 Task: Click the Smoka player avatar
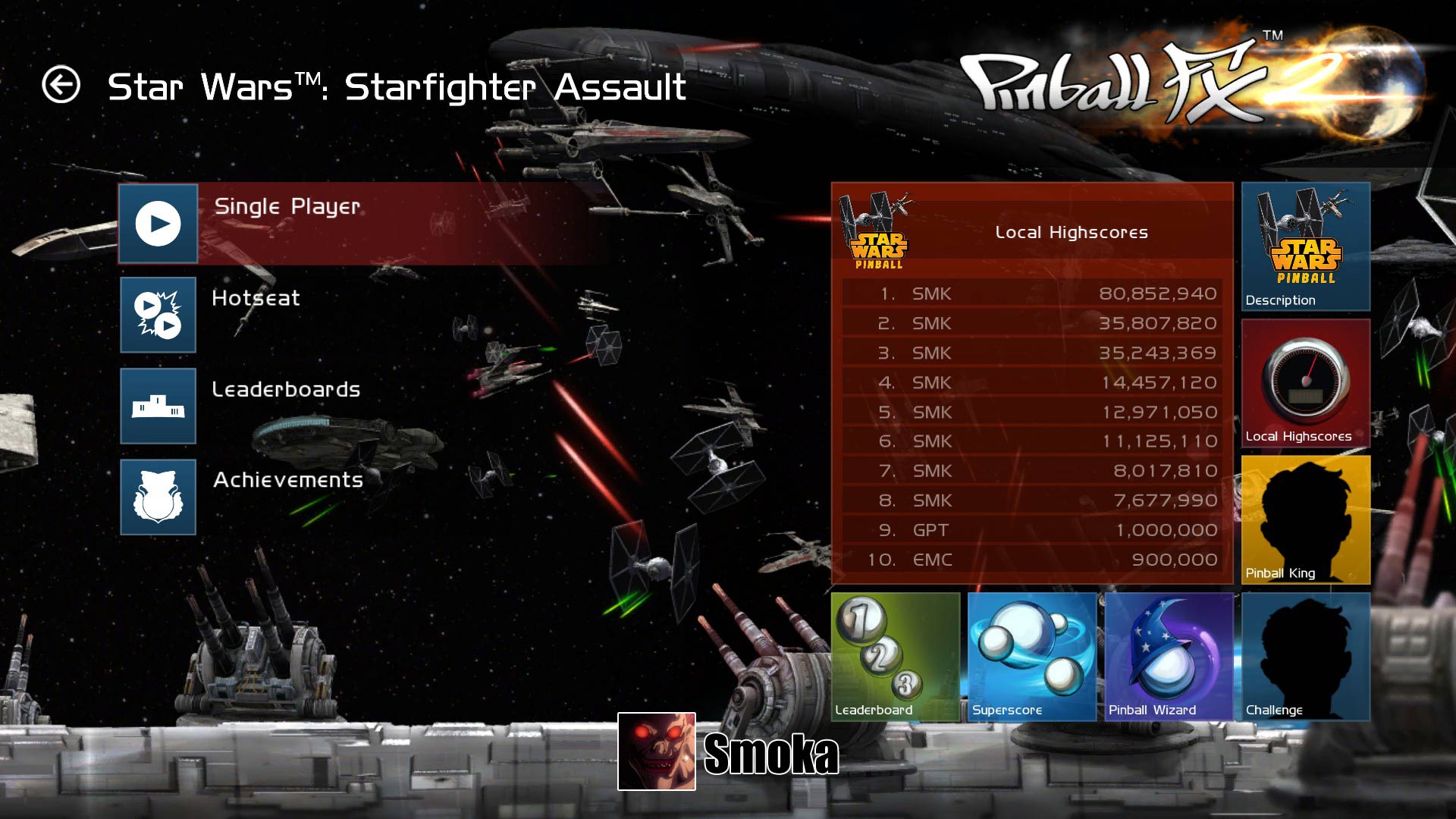click(x=656, y=751)
